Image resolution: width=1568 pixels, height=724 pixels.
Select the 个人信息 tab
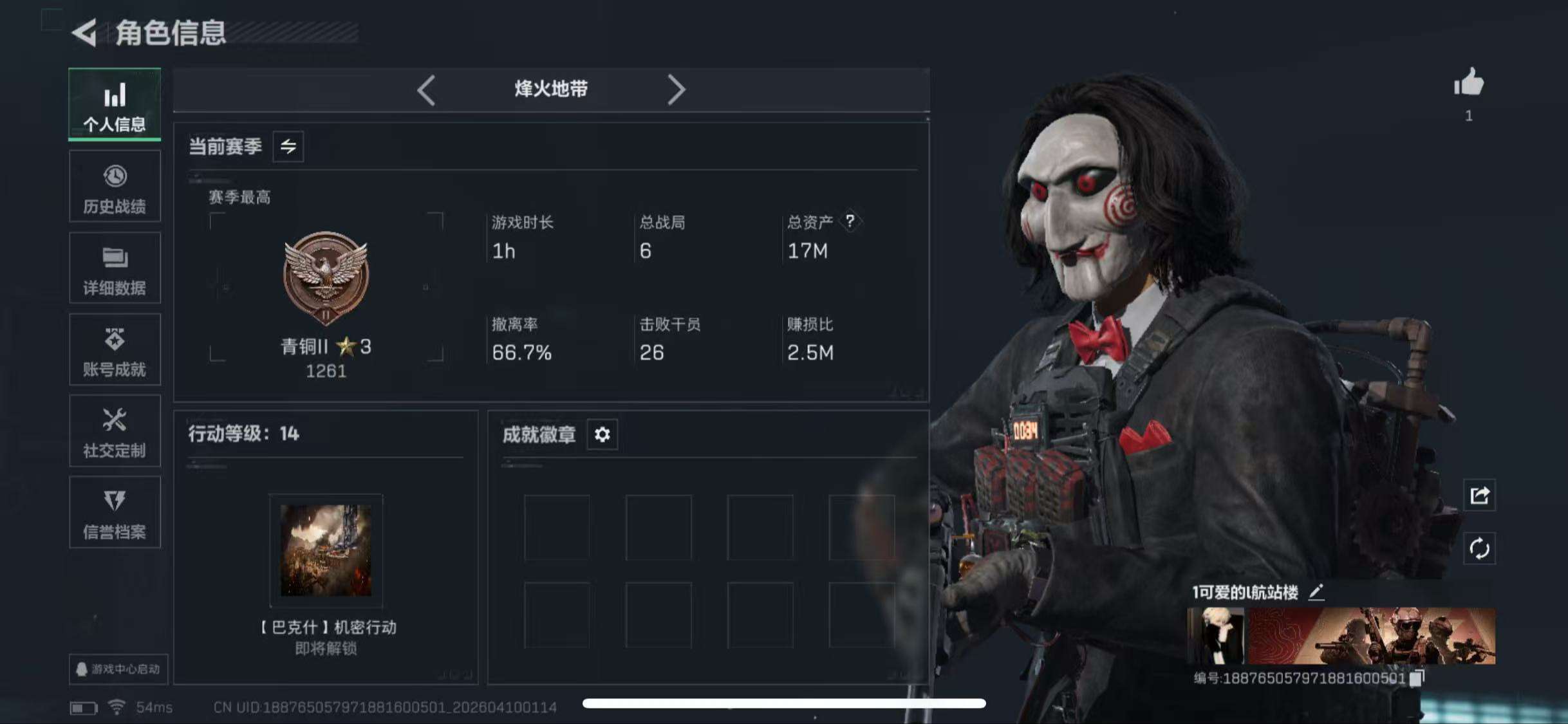115,105
